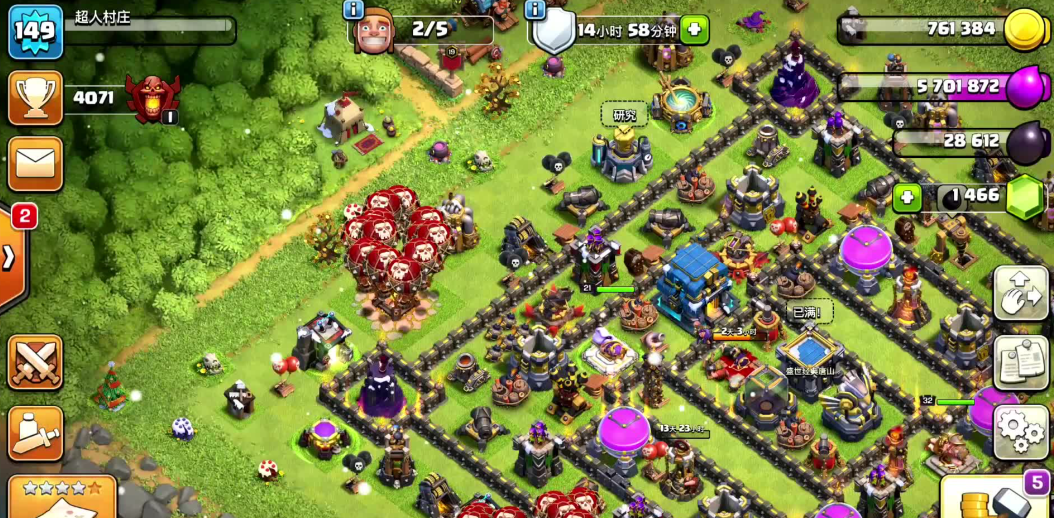This screenshot has width=1054, height=518.
Task: Show builder info via the info icon
Action: [352, 10]
